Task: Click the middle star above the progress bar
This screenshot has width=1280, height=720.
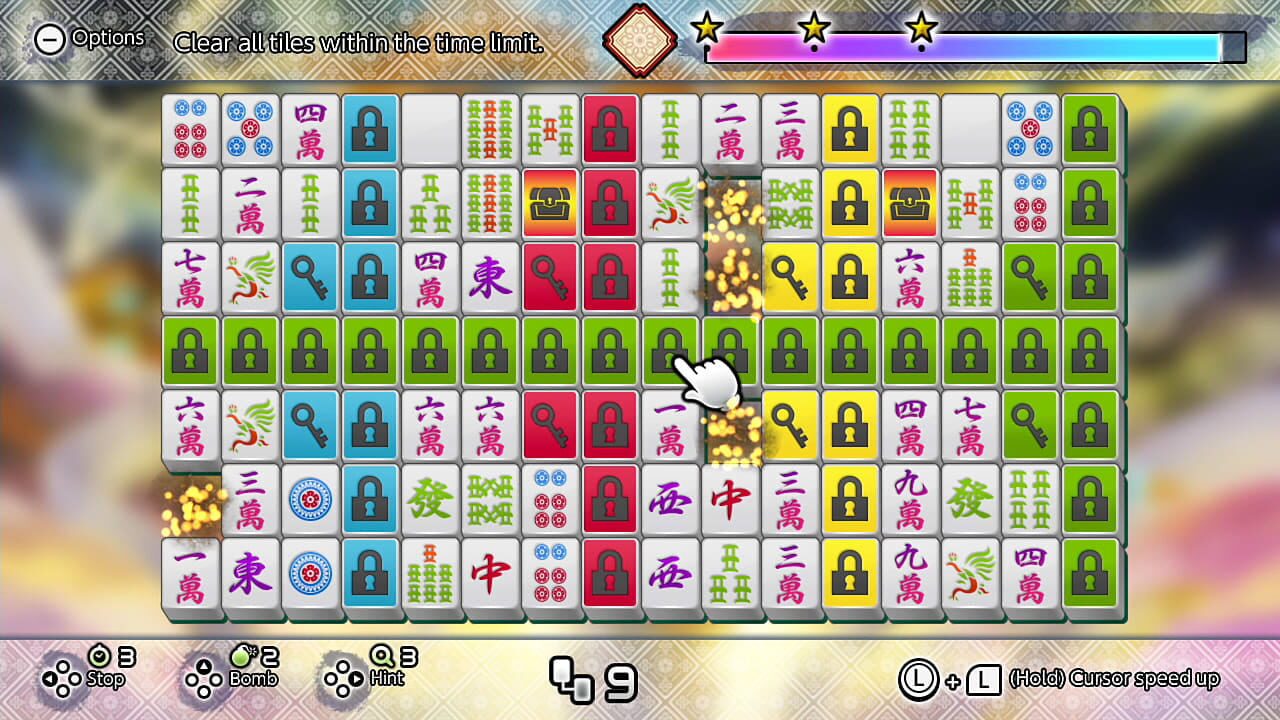Action: 817,30
